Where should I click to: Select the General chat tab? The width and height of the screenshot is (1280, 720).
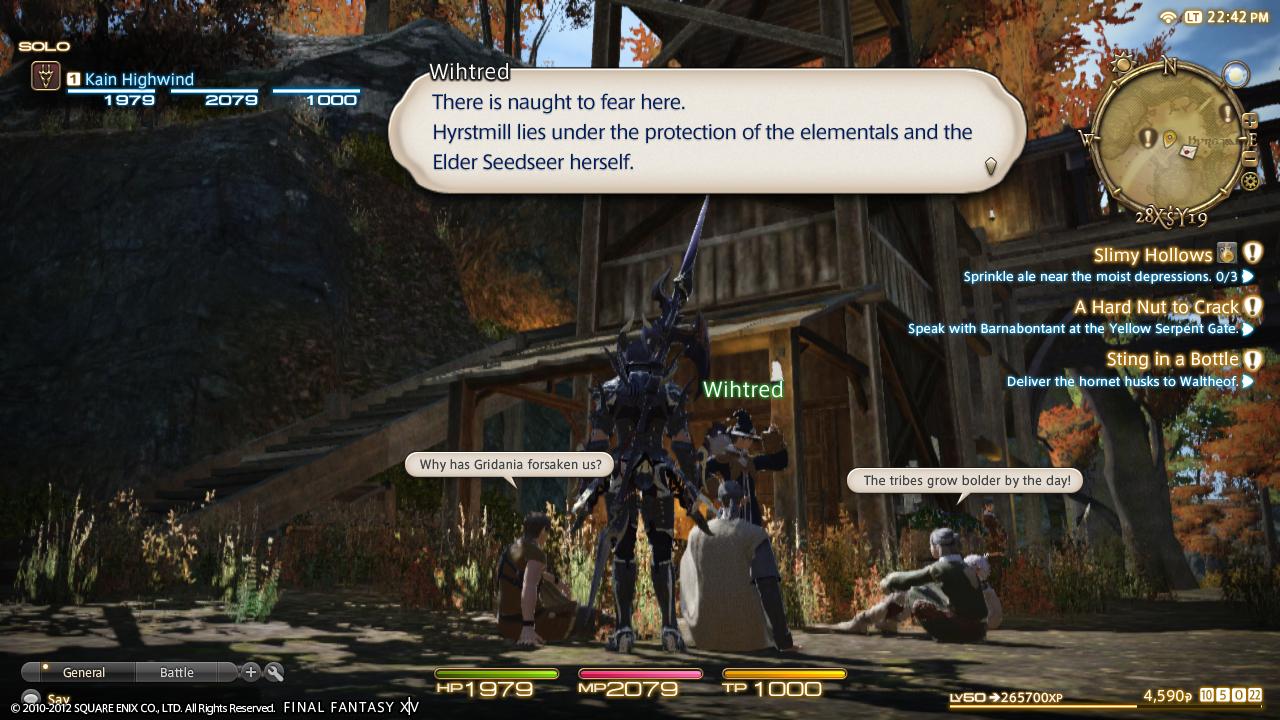pos(84,672)
